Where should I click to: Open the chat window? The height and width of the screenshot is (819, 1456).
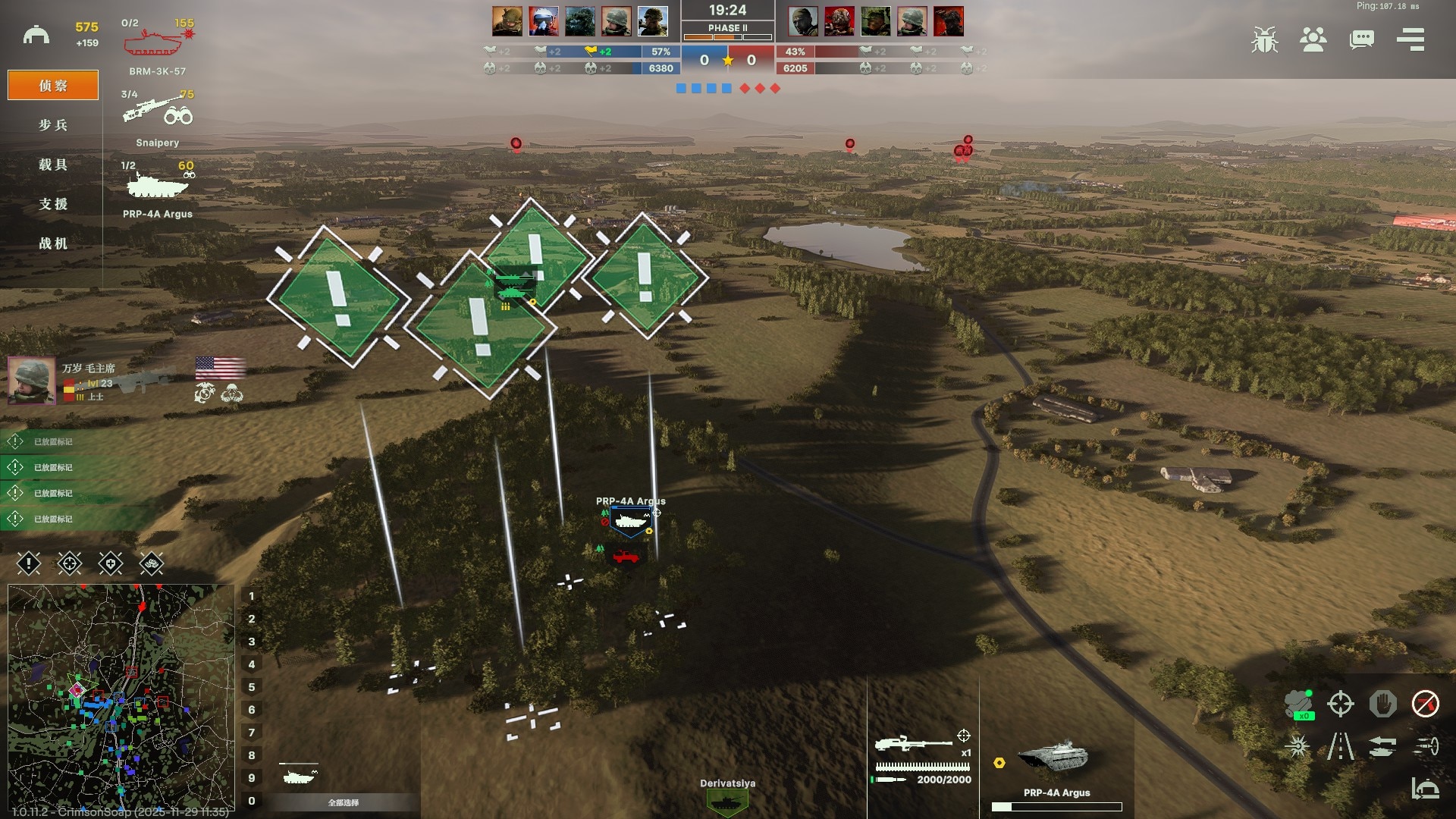(x=1361, y=39)
